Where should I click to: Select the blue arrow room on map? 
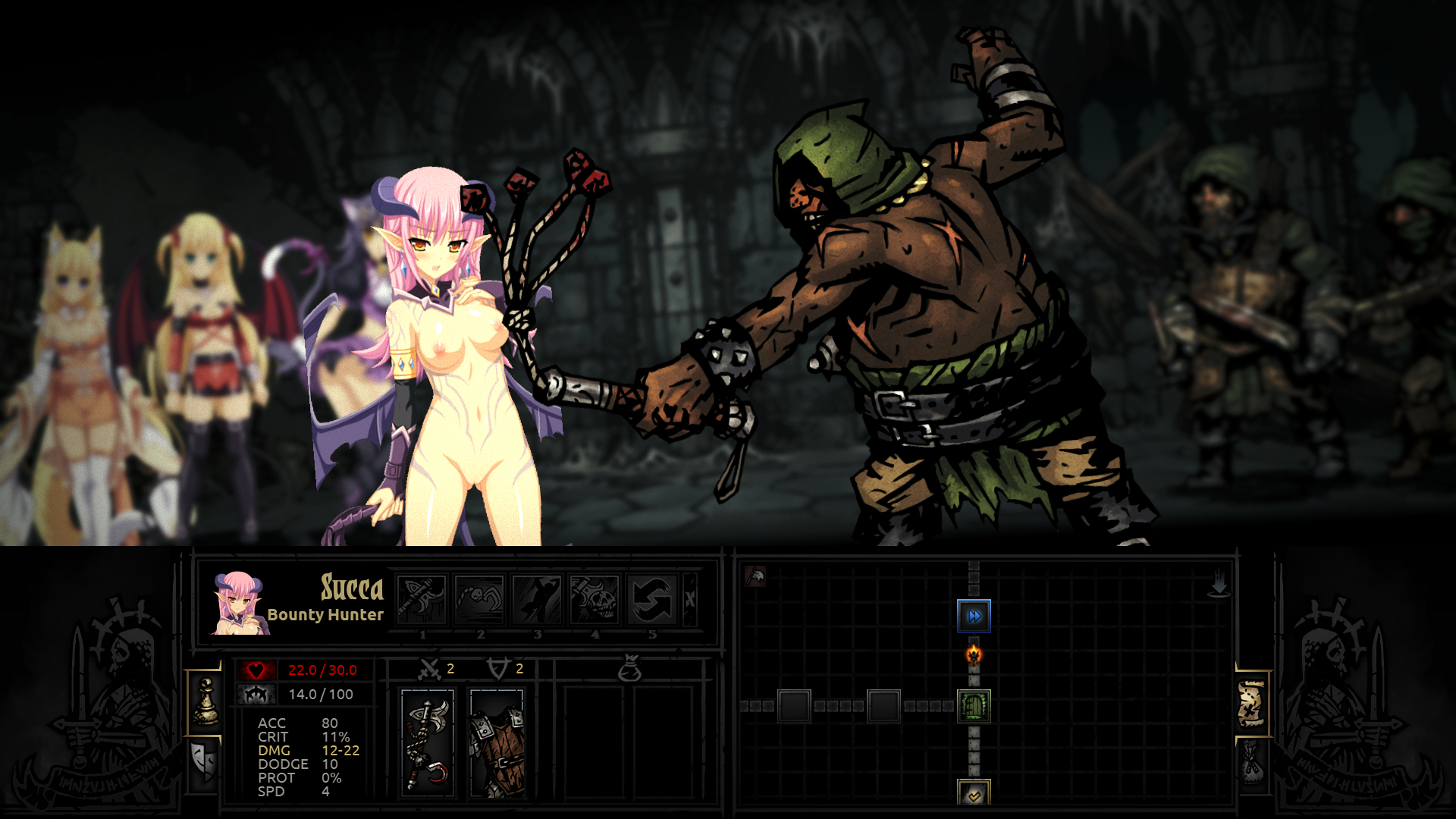coord(974,616)
